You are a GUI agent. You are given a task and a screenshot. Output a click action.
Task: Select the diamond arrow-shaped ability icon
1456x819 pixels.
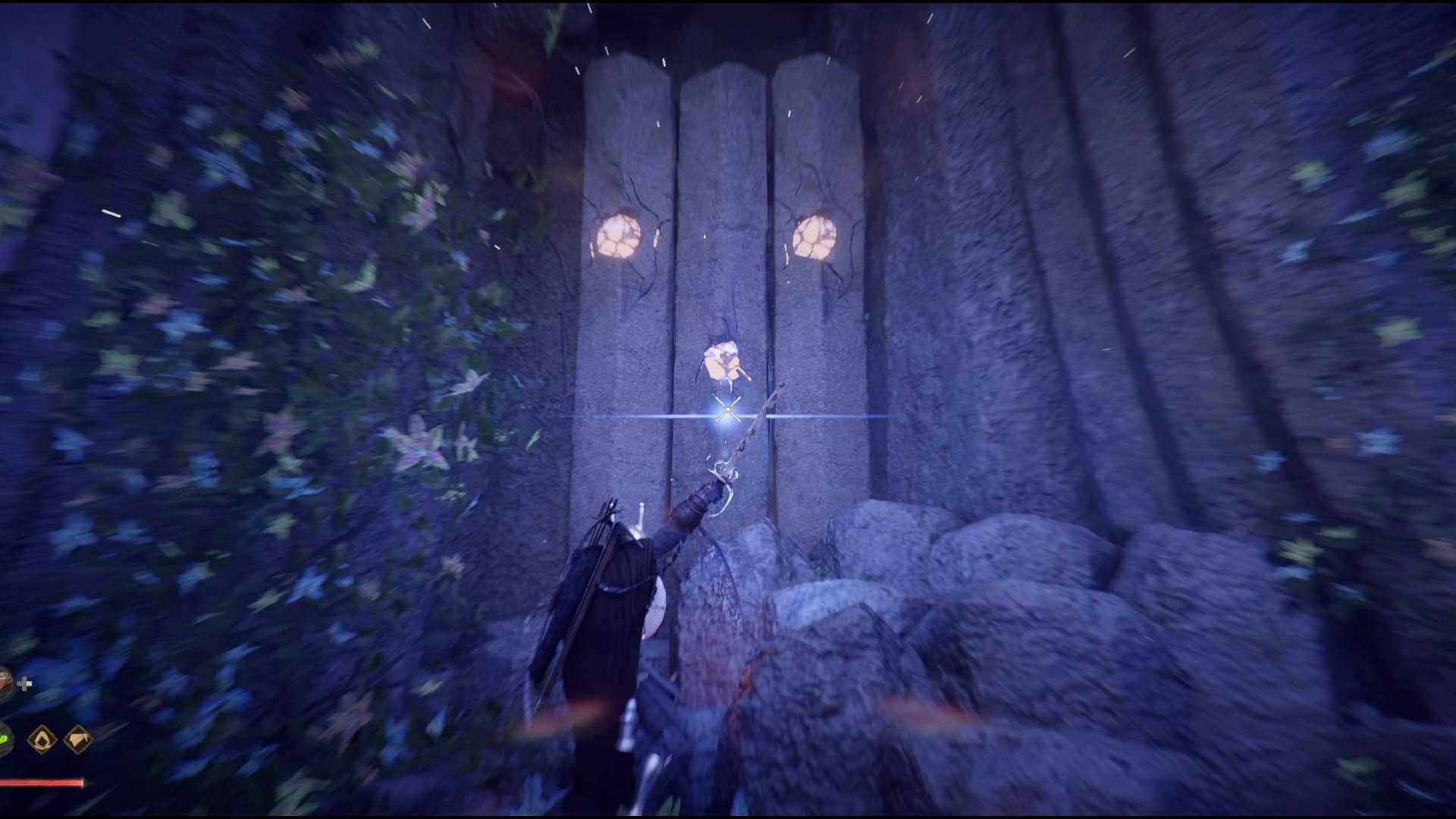coord(78,739)
